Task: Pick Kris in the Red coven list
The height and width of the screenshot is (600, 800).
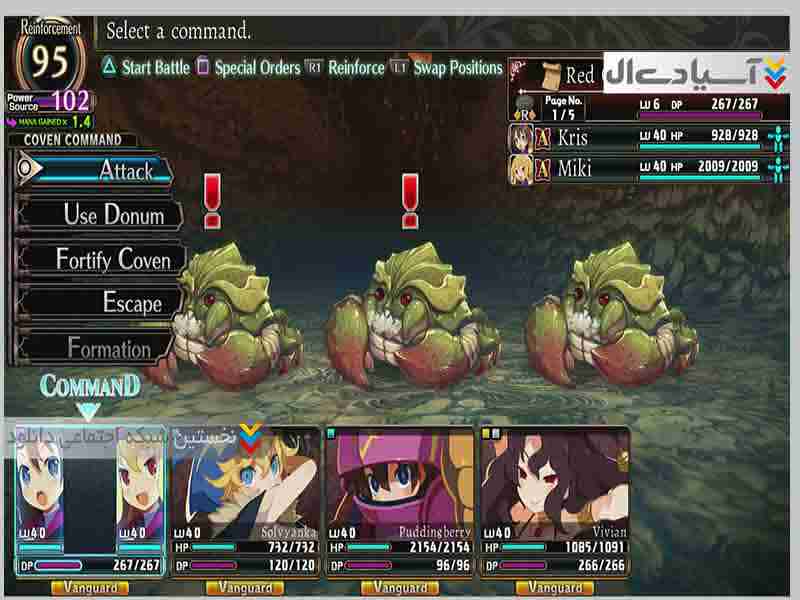Action: click(640, 137)
